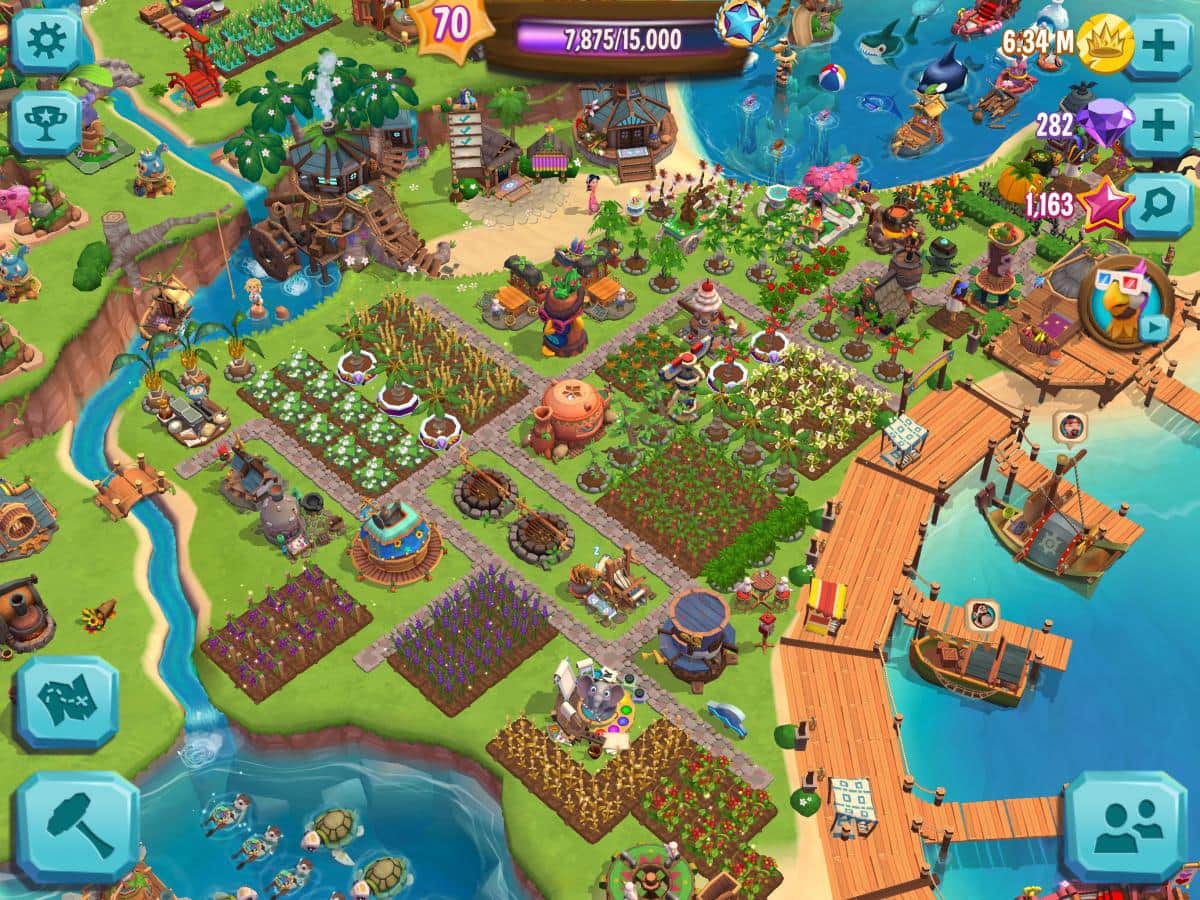Click the gold crown coin icon
The width and height of the screenshot is (1200, 900).
coord(1105,44)
